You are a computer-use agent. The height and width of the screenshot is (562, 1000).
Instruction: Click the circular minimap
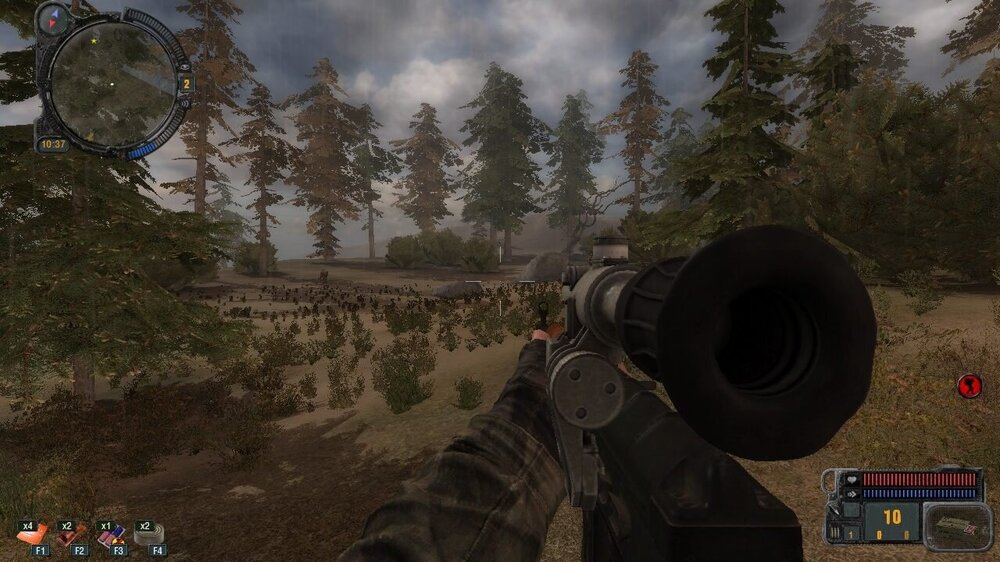point(112,84)
